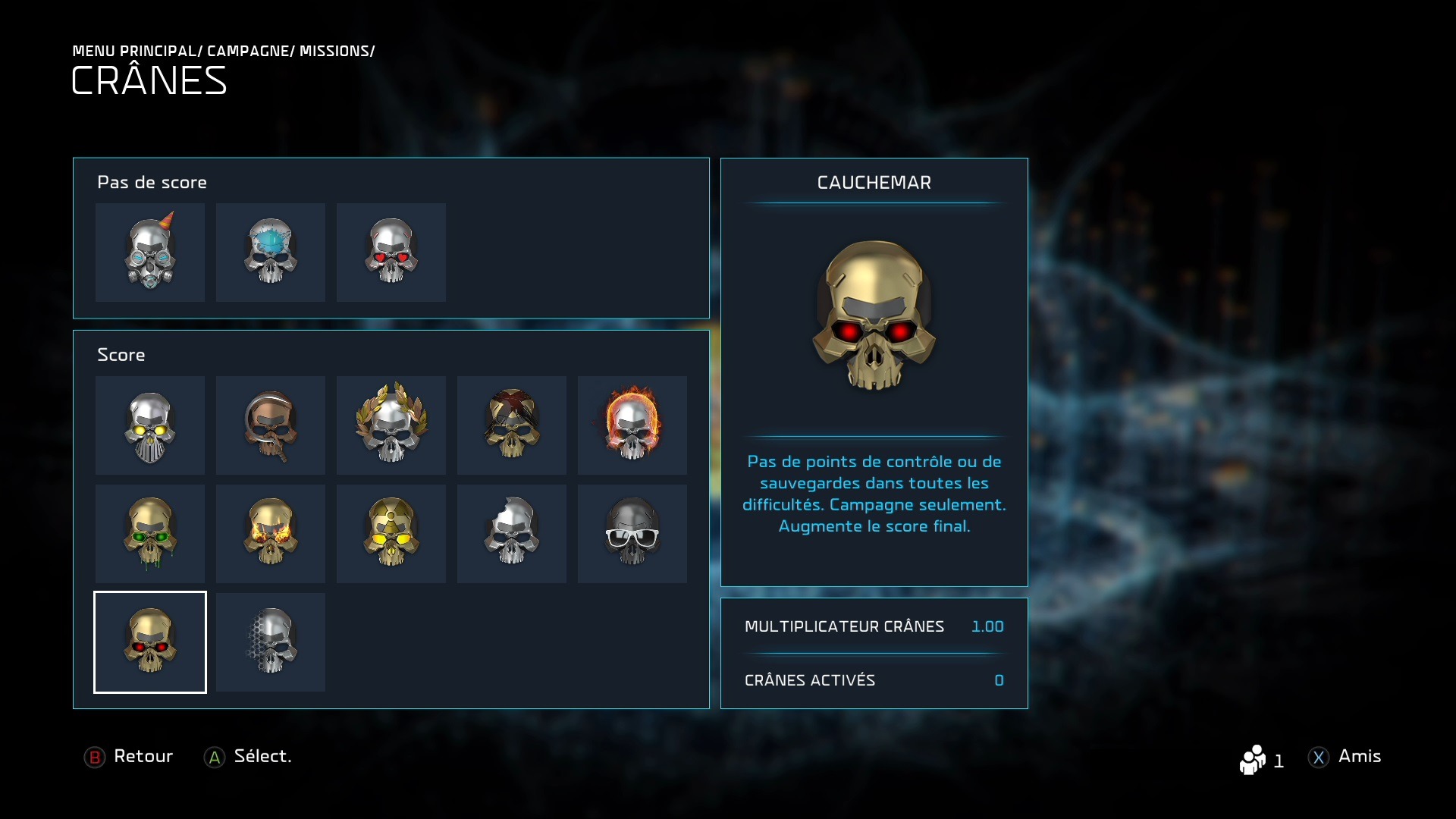Toggle the brown hooded skull with cigar

271,425
